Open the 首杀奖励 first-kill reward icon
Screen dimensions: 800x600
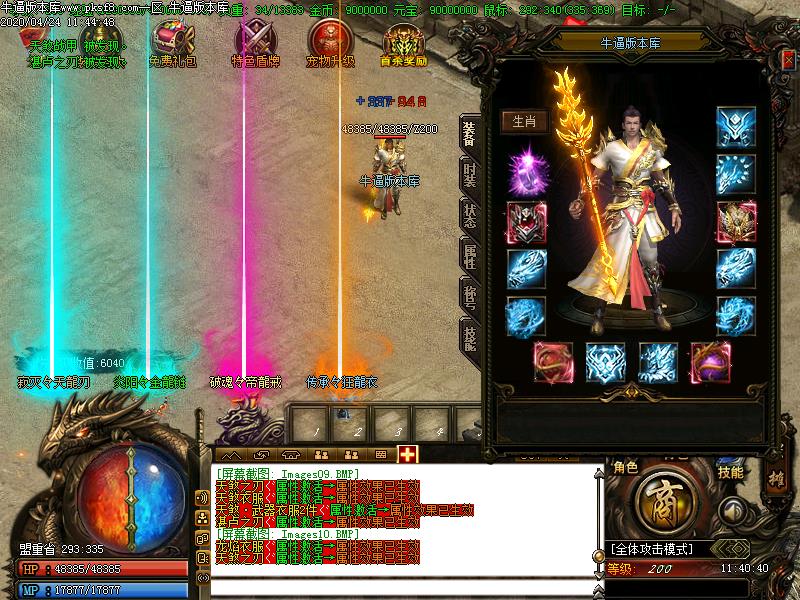click(x=404, y=40)
